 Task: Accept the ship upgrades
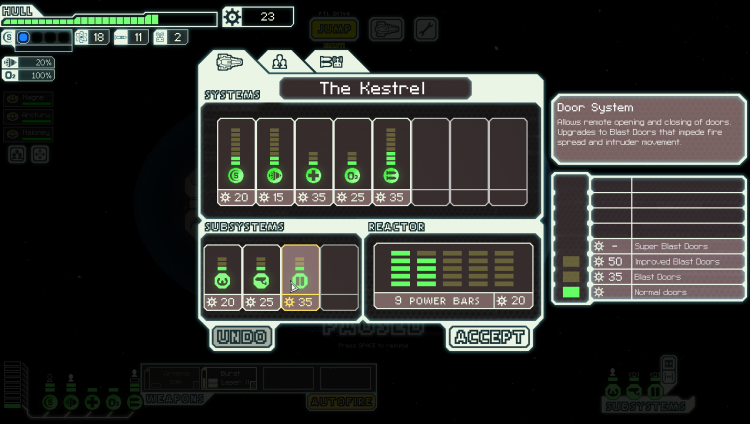489,337
